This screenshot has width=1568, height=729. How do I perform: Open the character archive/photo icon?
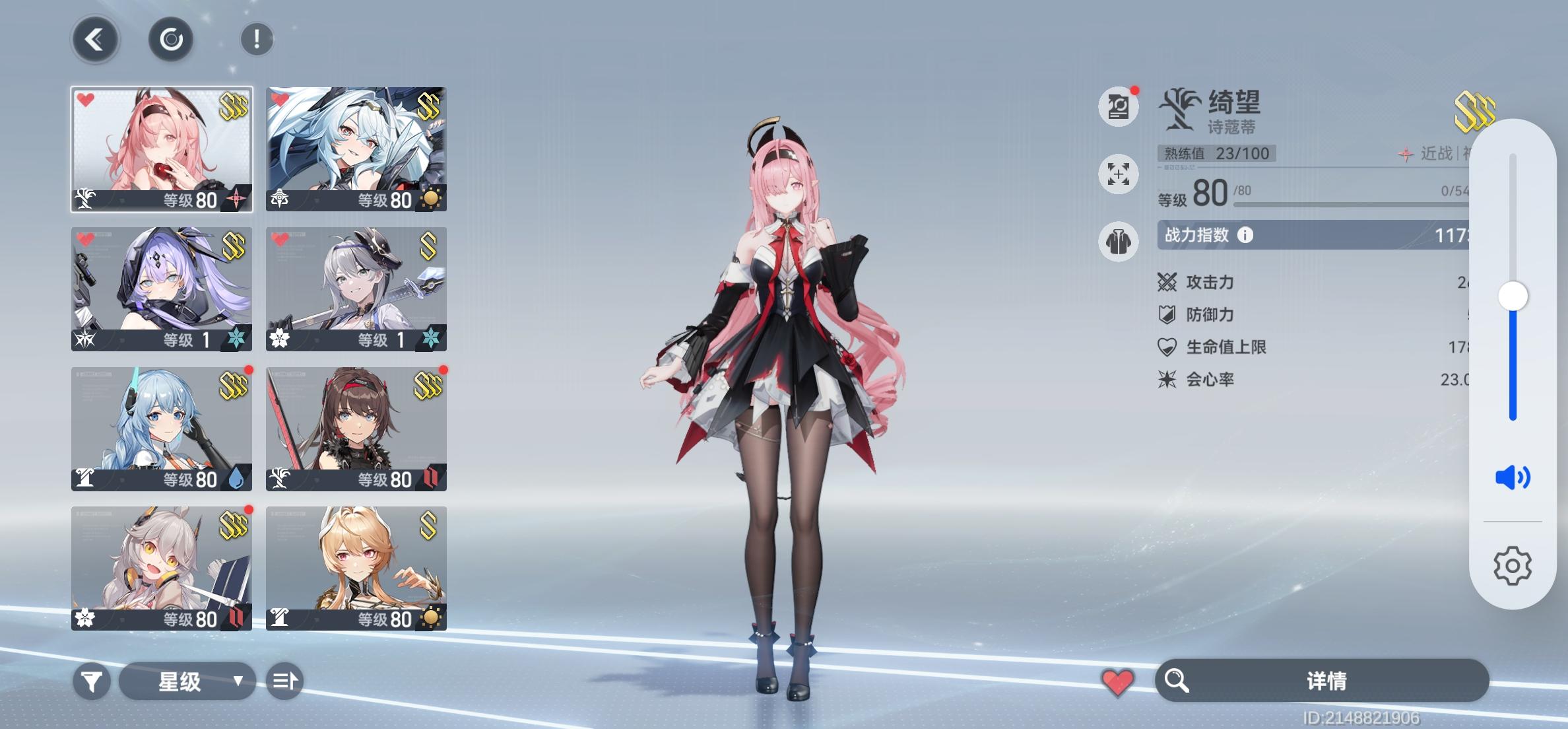[1119, 107]
